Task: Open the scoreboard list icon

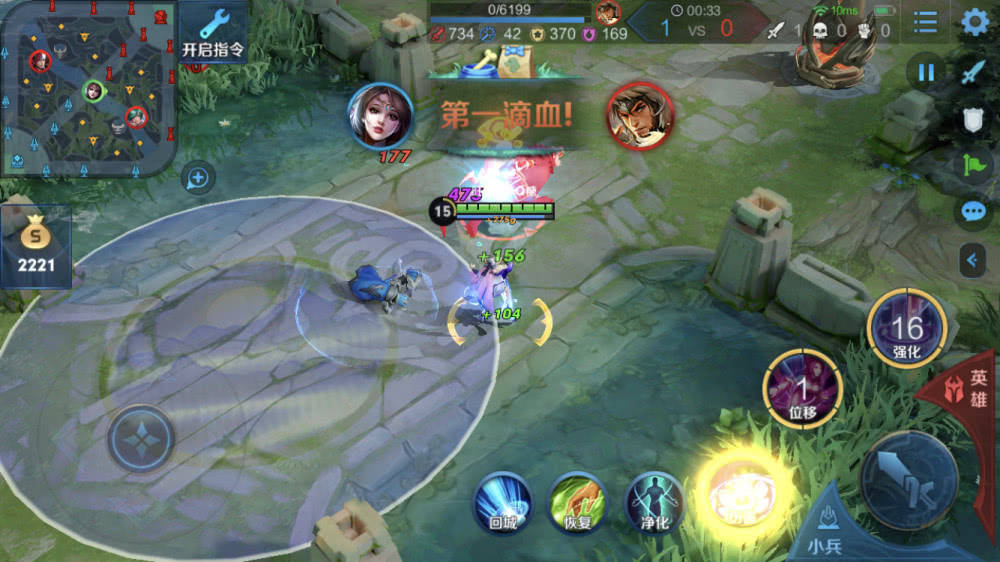Action: tap(926, 22)
